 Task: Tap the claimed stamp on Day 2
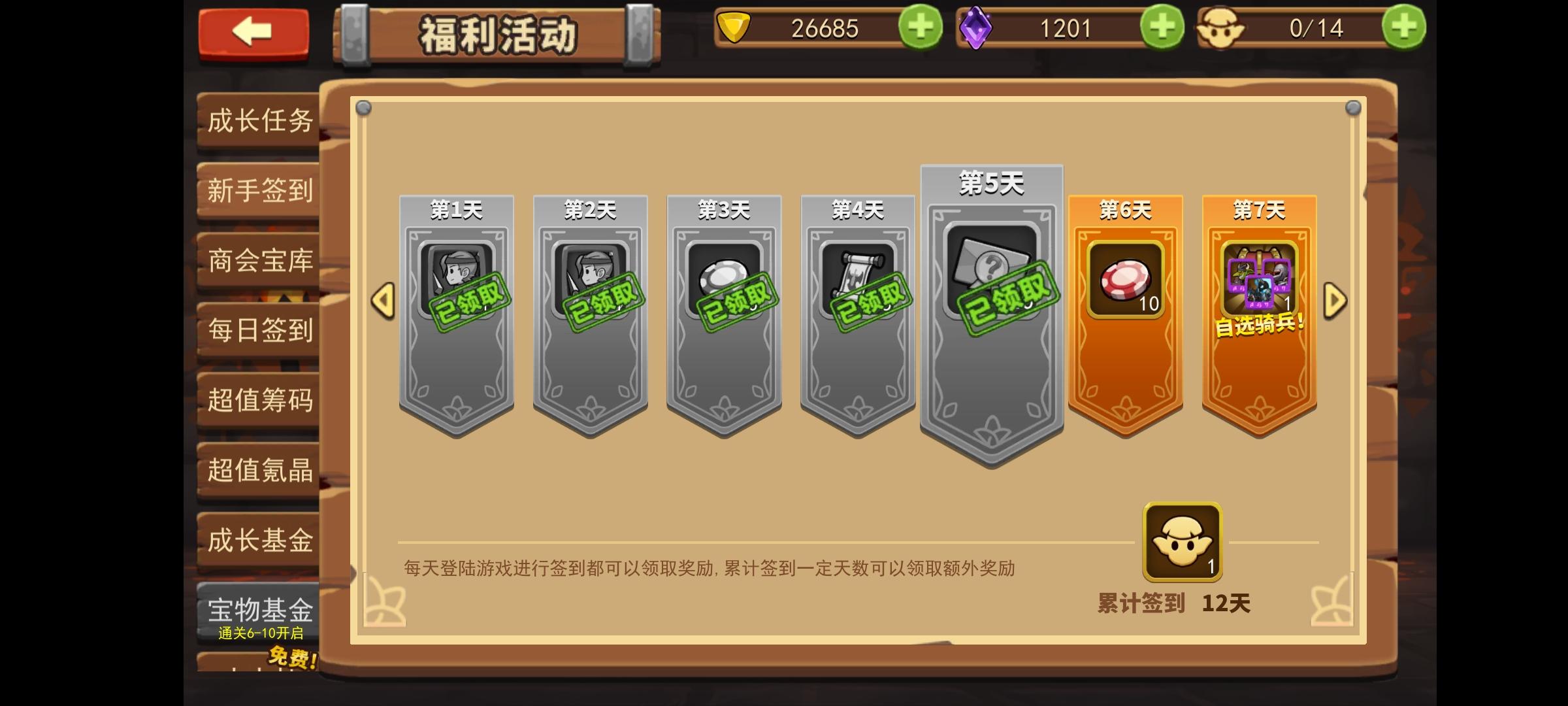coord(604,302)
